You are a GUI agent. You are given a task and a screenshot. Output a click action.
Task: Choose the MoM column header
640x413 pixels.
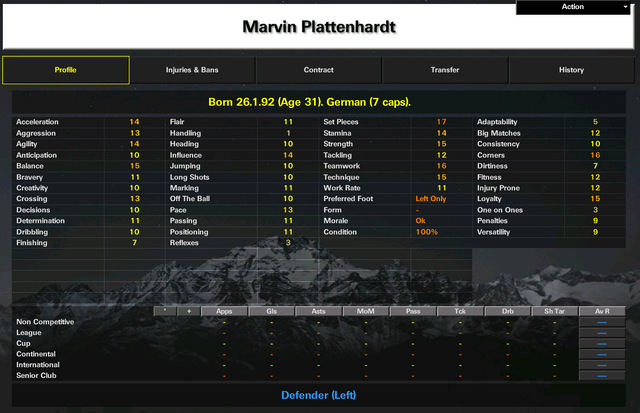click(x=365, y=312)
